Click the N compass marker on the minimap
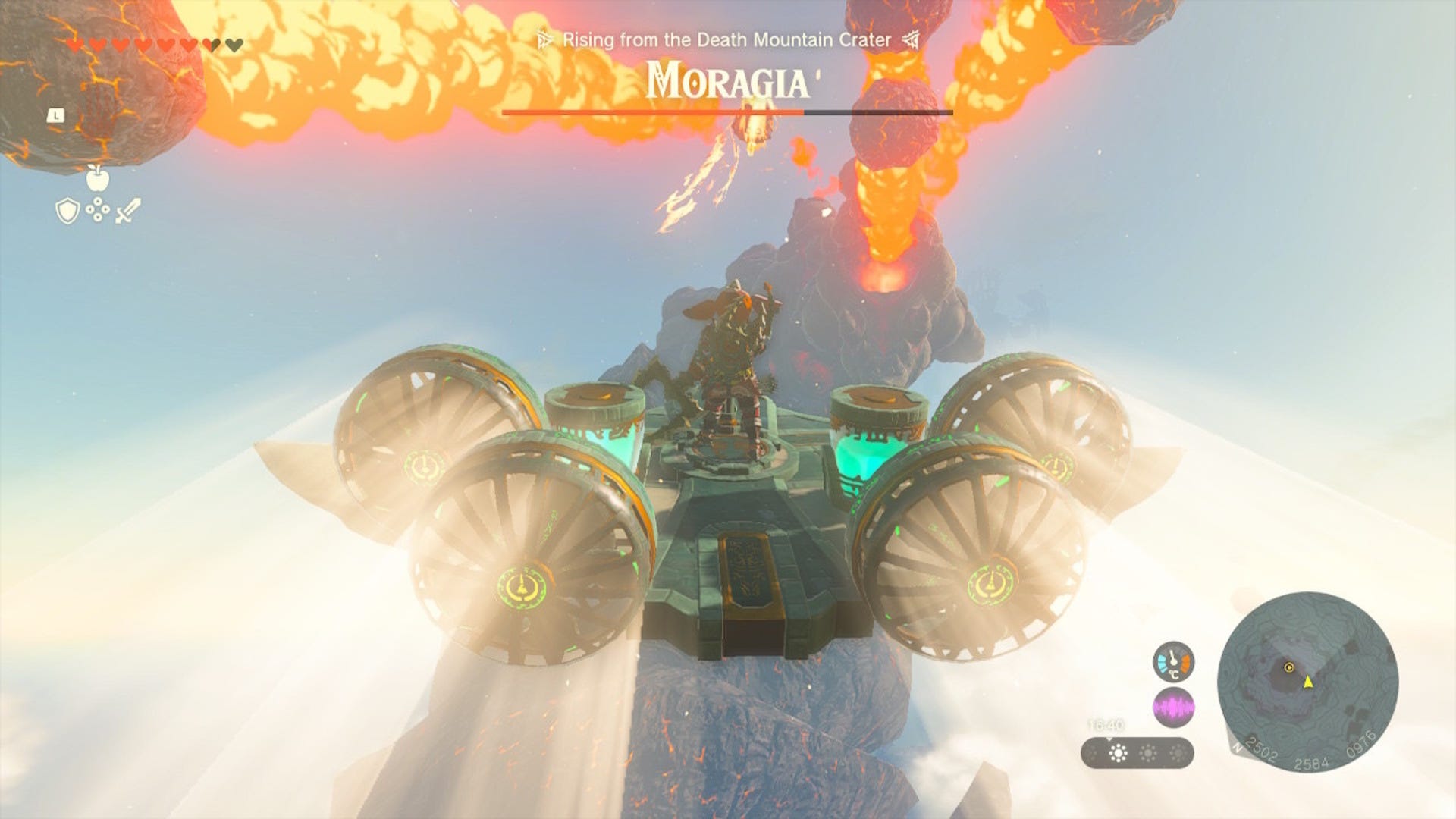1456x819 pixels. (x=1238, y=748)
